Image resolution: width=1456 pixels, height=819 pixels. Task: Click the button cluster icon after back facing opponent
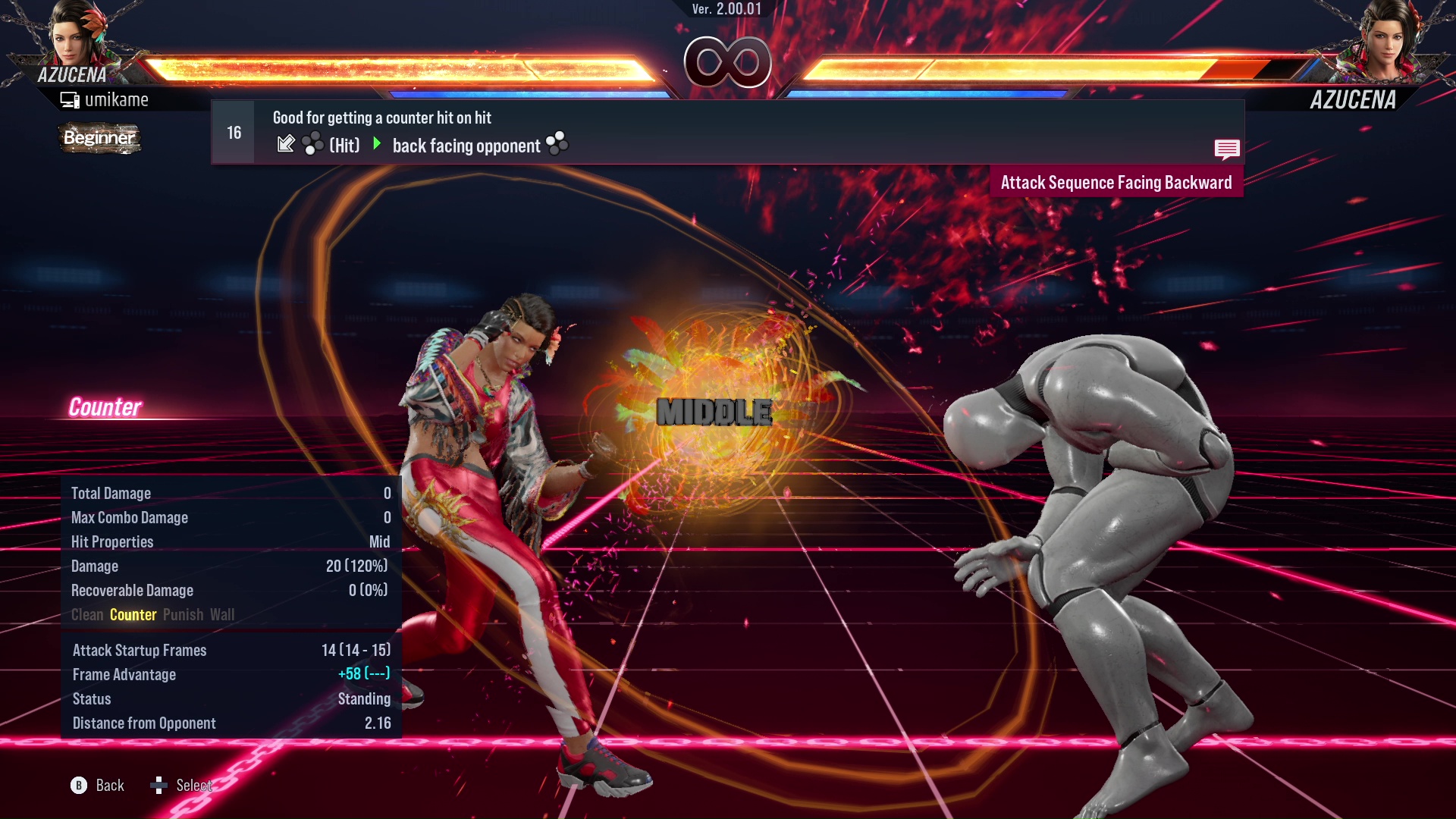[557, 144]
